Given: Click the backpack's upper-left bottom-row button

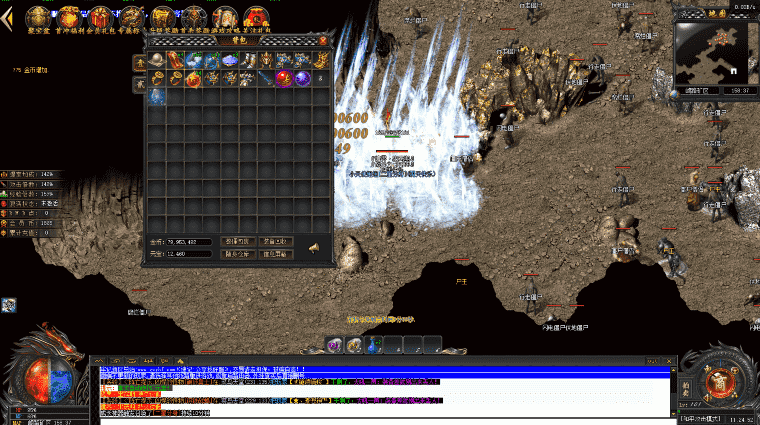Looking at the screenshot, I should click(x=237, y=241).
